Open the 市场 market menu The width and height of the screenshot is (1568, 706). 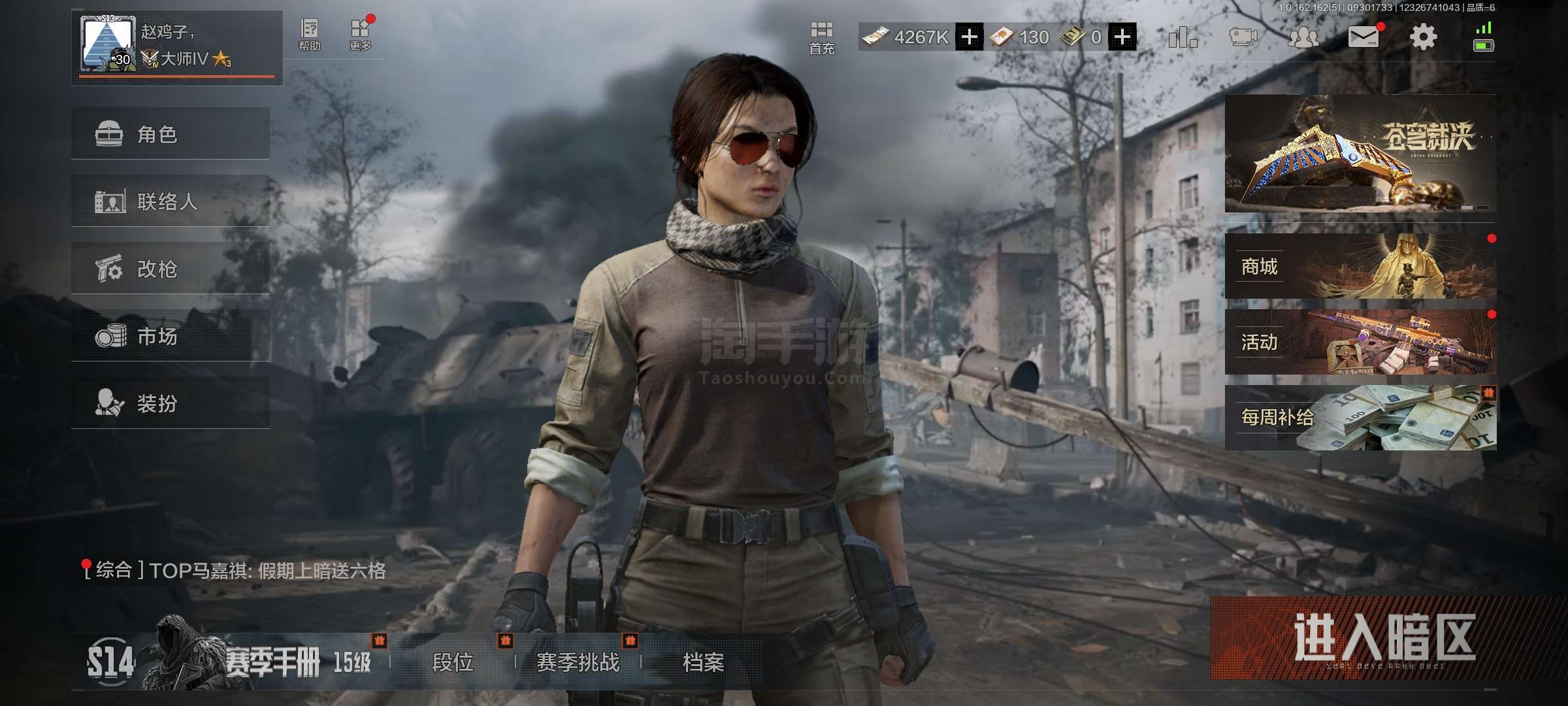tap(170, 336)
